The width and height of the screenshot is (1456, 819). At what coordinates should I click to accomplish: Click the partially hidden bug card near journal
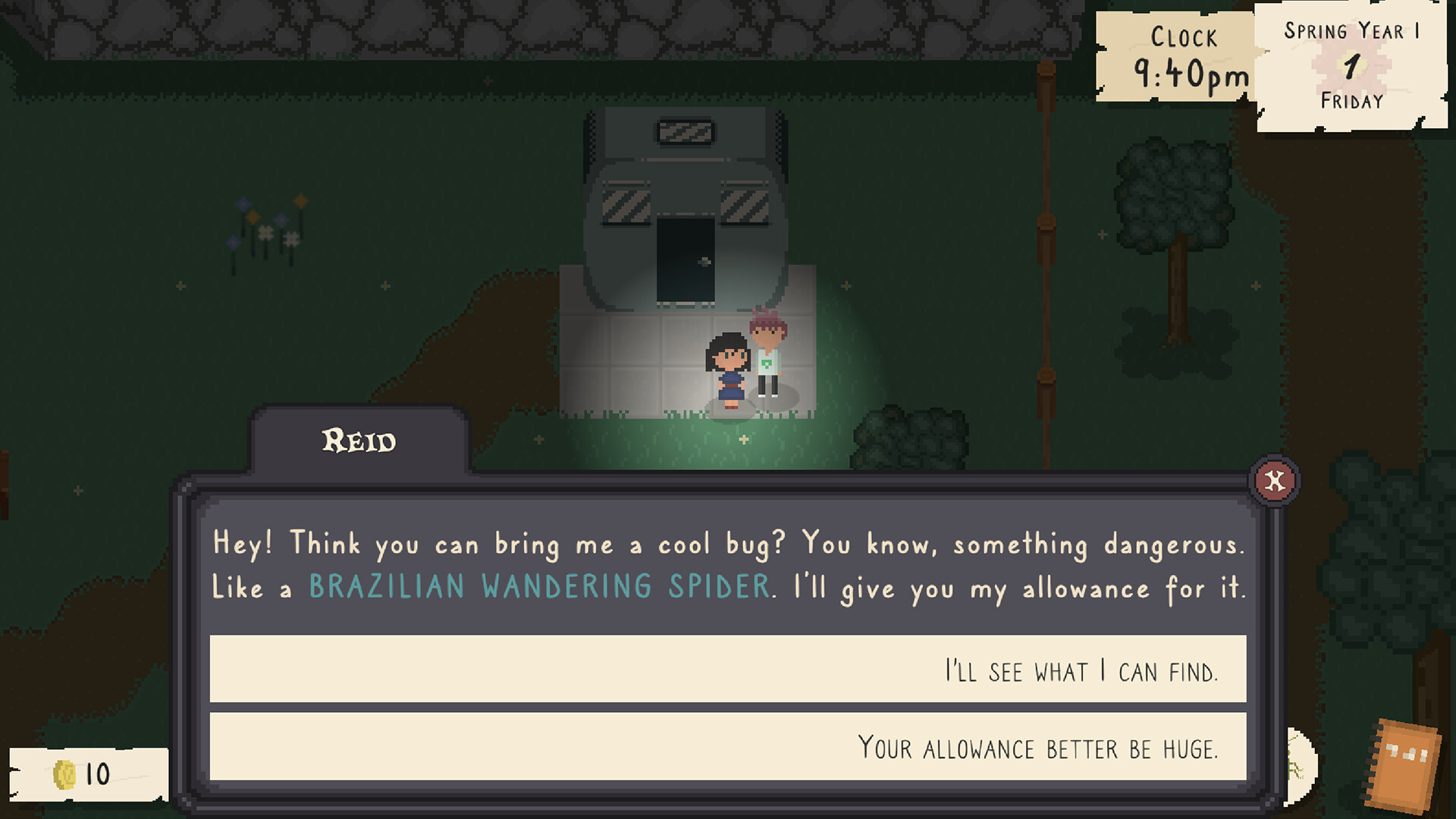click(1299, 762)
